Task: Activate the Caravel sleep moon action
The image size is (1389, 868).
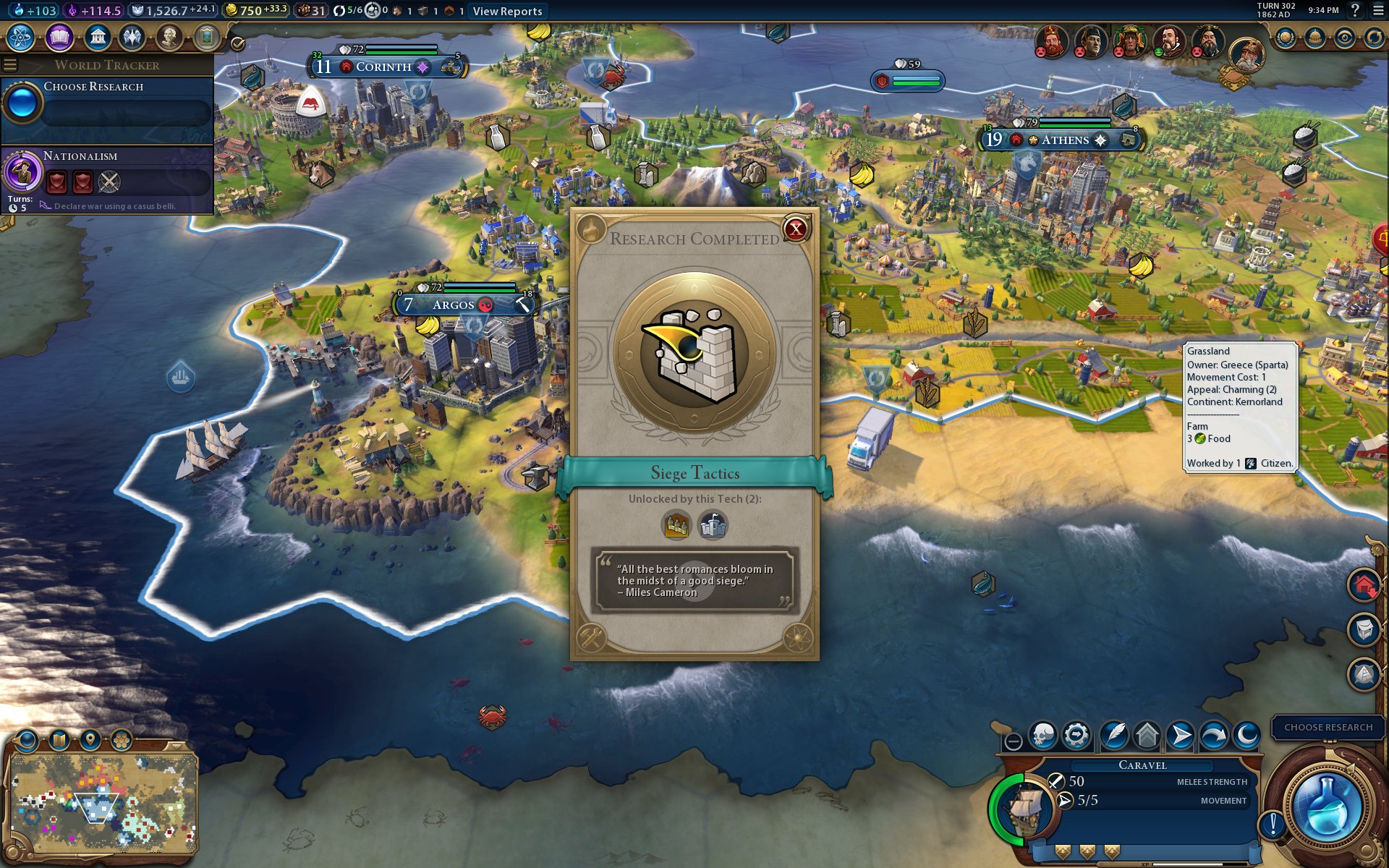Action: pyautogui.click(x=1247, y=736)
